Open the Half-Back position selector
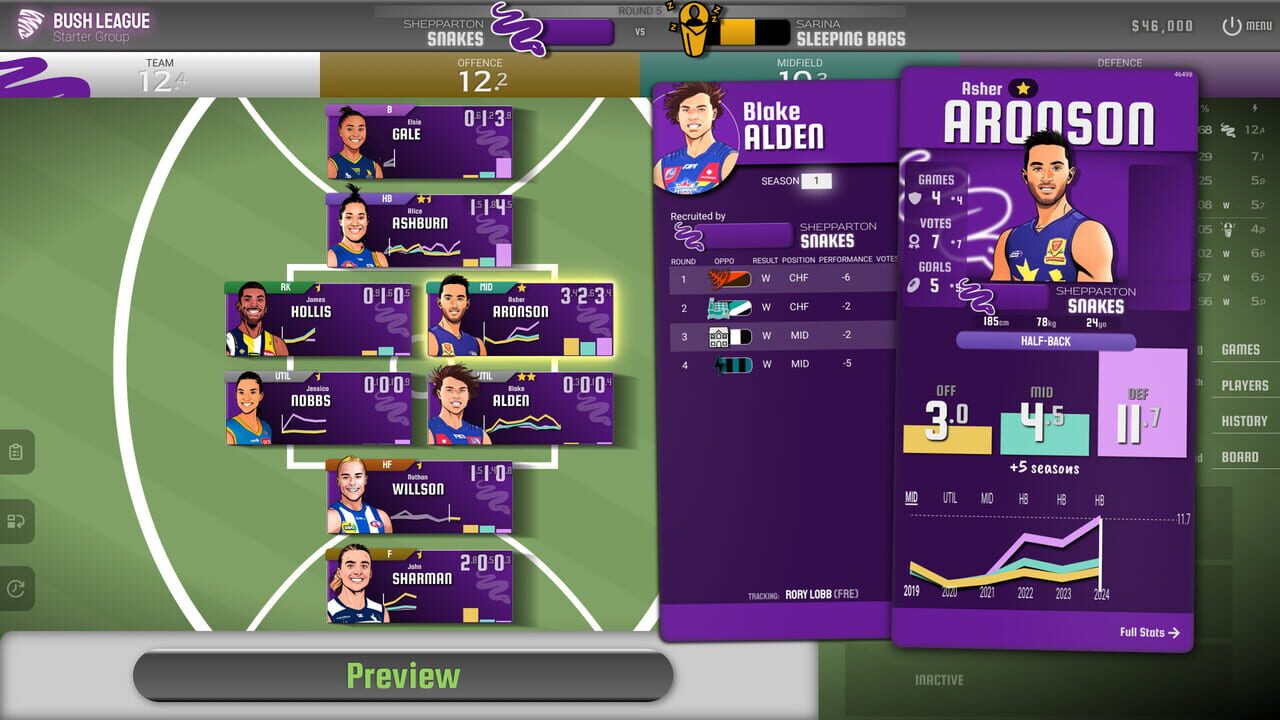1280x720 pixels. pyautogui.click(x=1044, y=342)
